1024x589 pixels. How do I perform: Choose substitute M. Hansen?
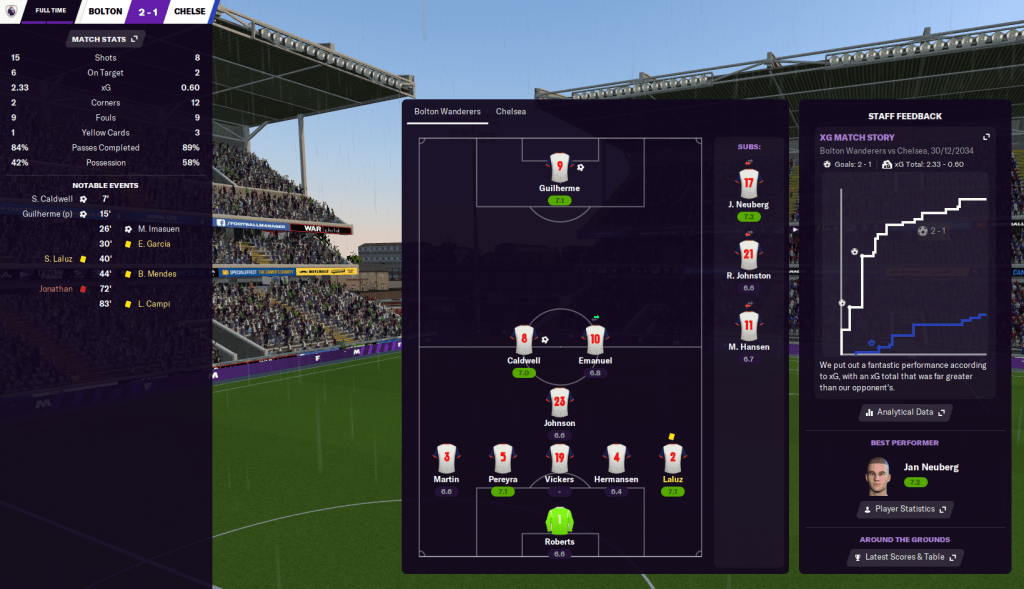click(748, 325)
